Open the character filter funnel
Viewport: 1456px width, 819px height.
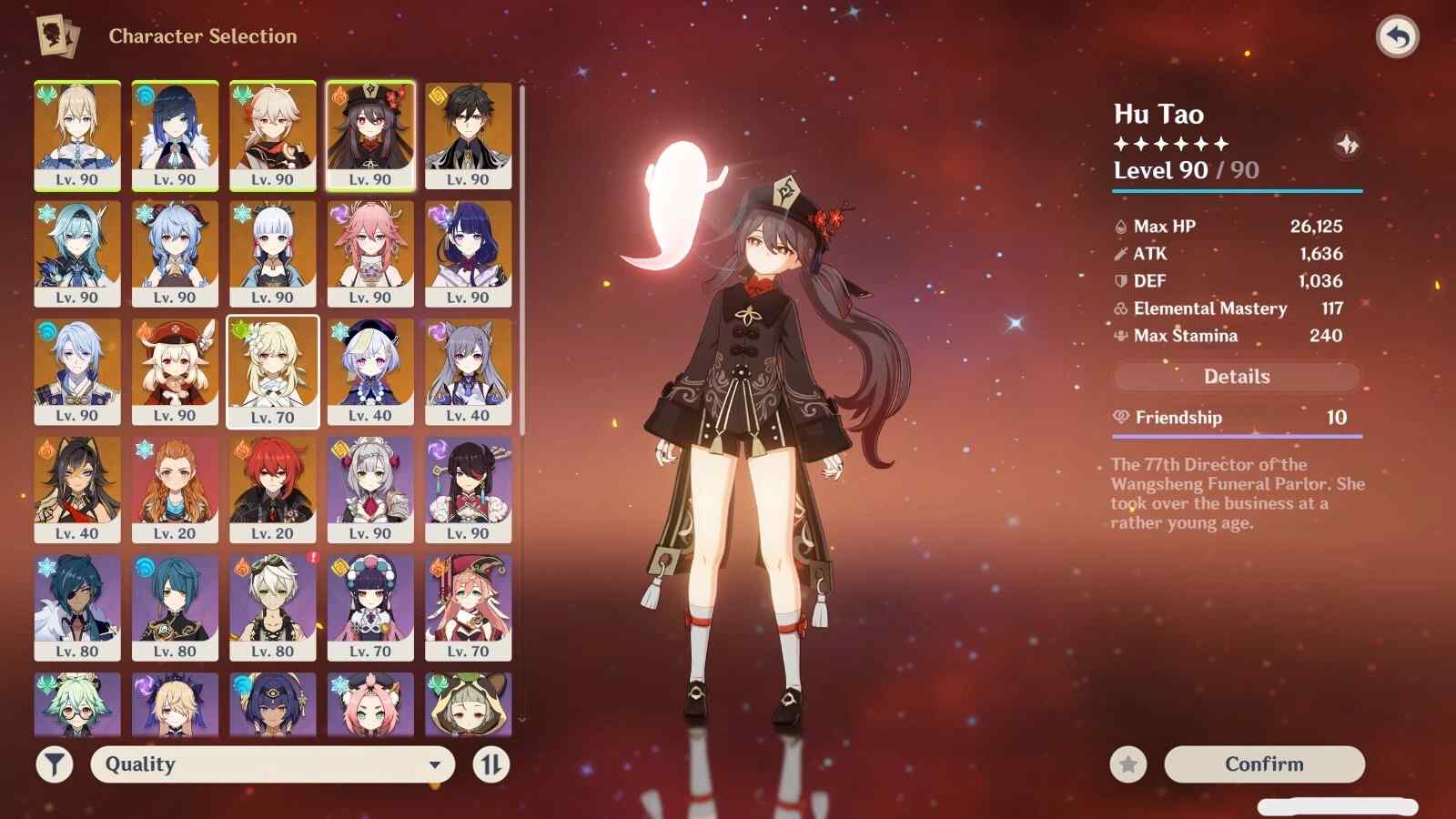[55, 764]
